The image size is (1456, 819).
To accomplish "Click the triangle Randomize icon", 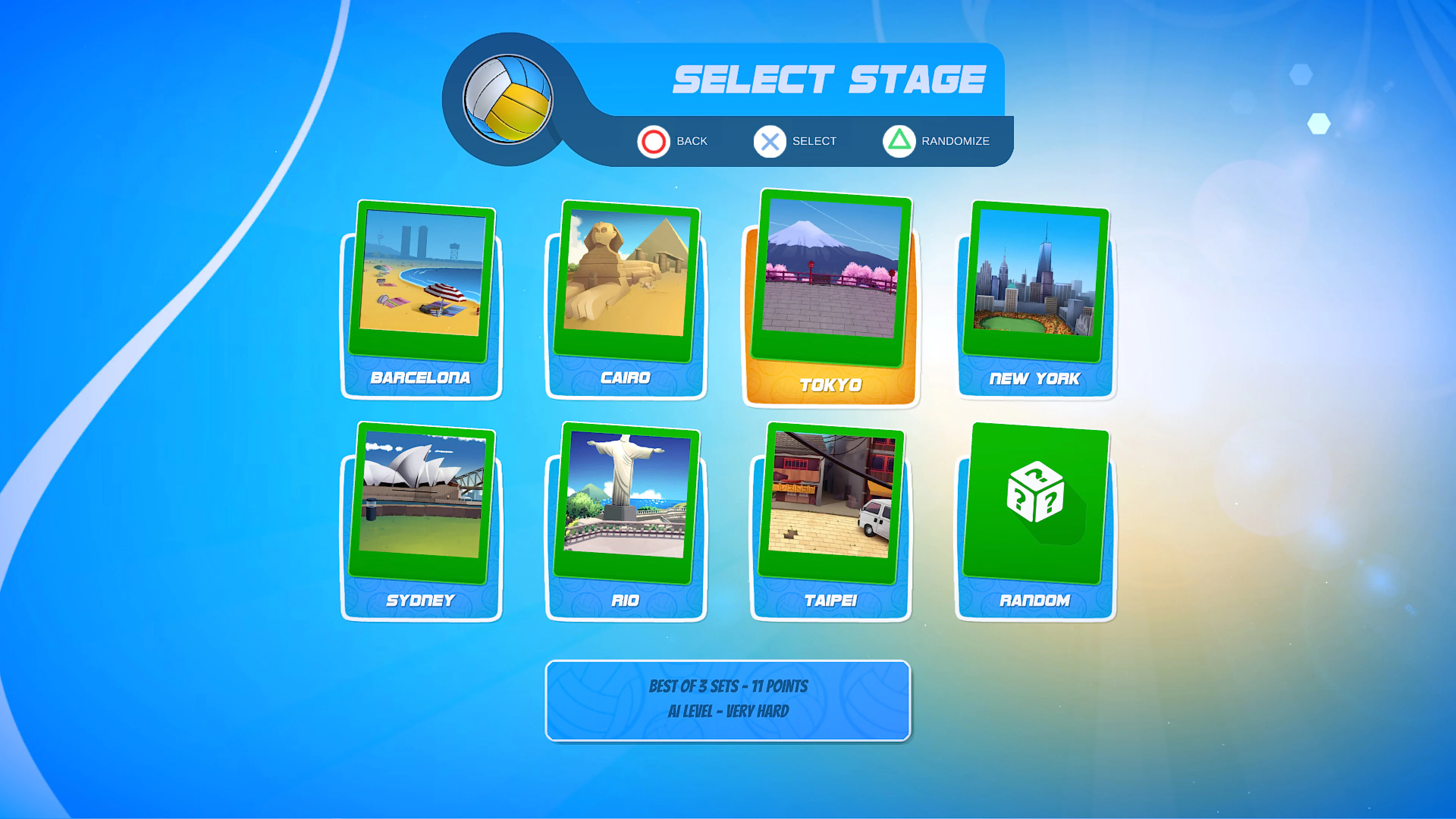I will [900, 141].
